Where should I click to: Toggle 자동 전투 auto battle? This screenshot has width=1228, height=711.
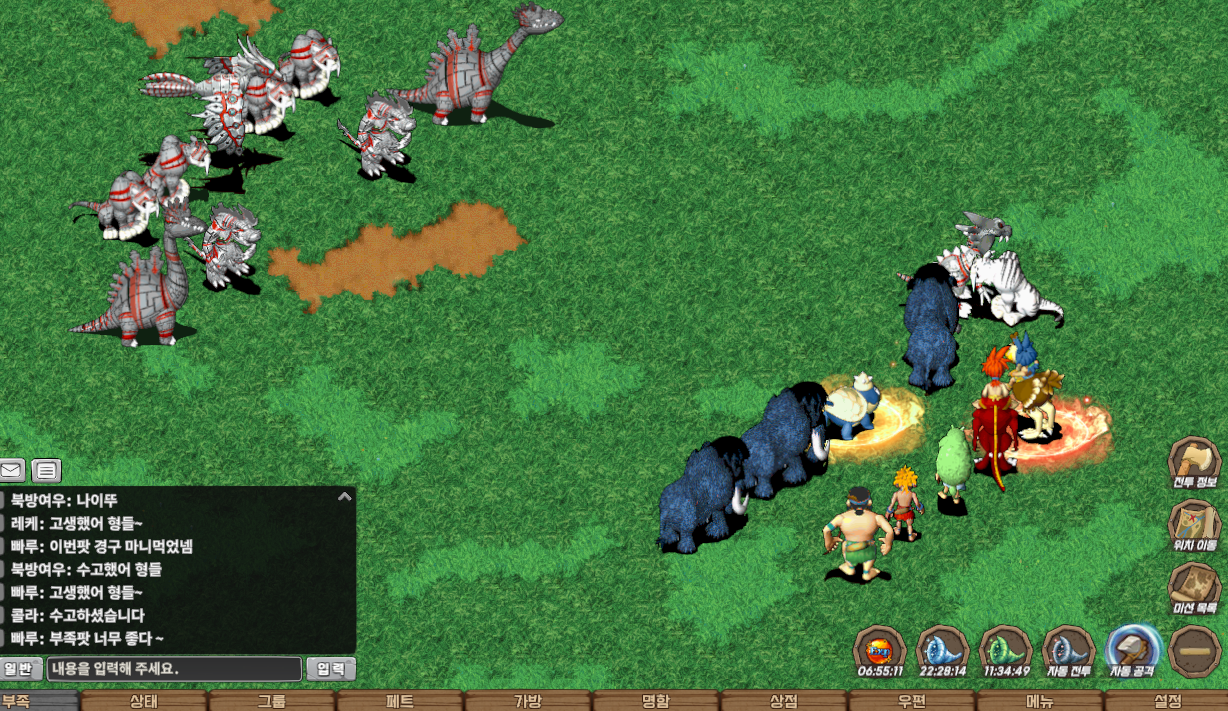tap(1067, 649)
